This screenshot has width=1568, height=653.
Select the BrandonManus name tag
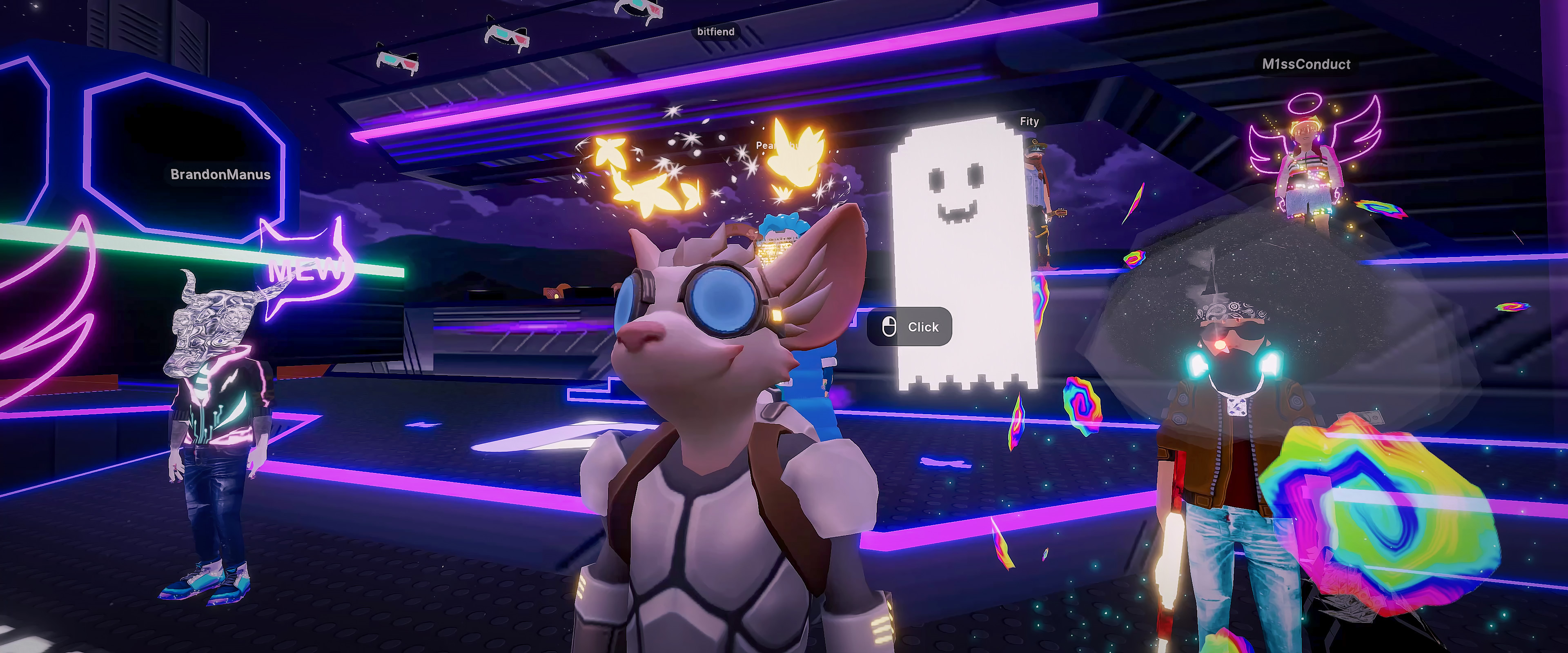(x=220, y=175)
